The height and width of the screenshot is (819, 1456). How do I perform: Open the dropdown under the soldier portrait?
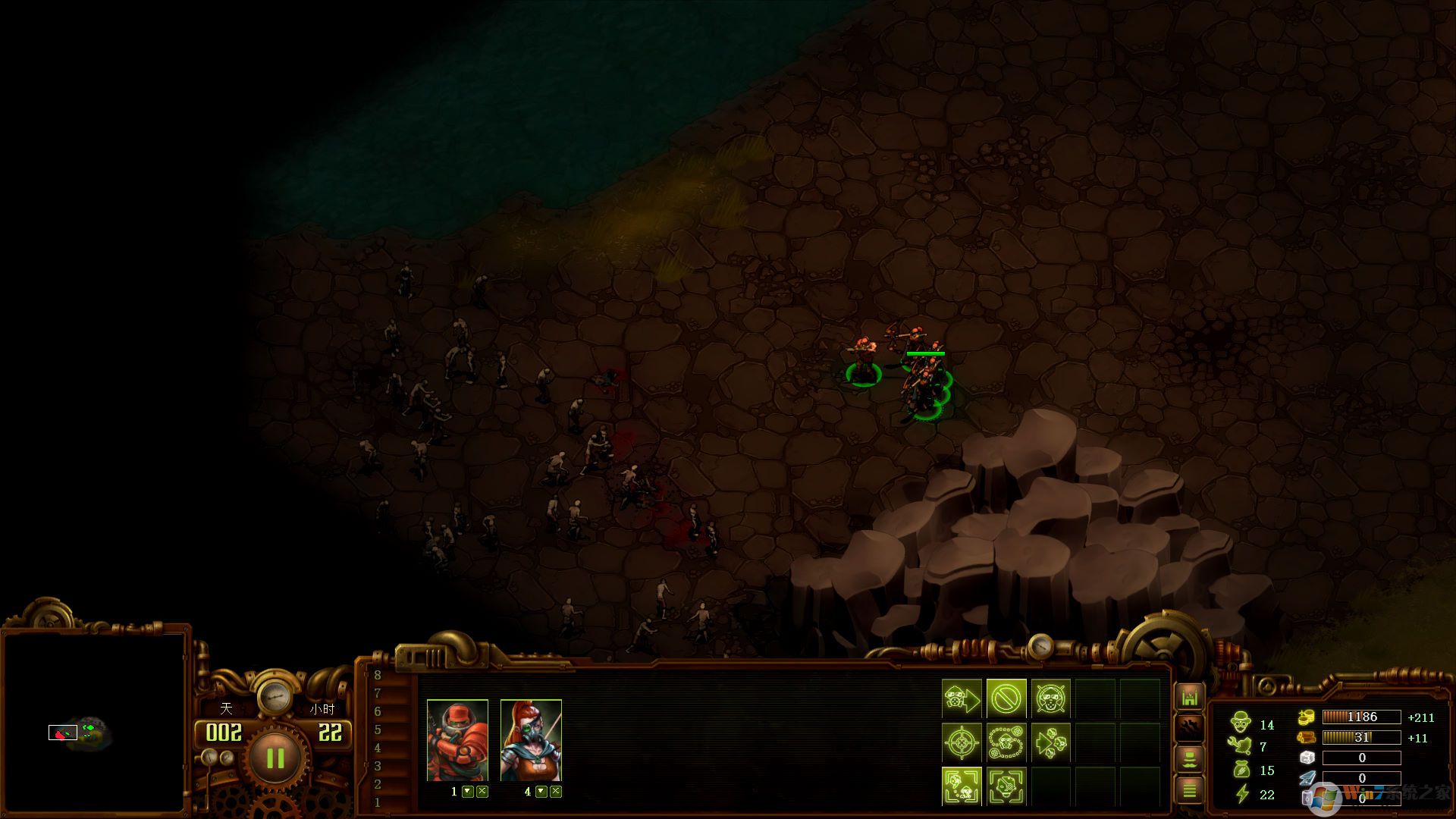point(468,792)
